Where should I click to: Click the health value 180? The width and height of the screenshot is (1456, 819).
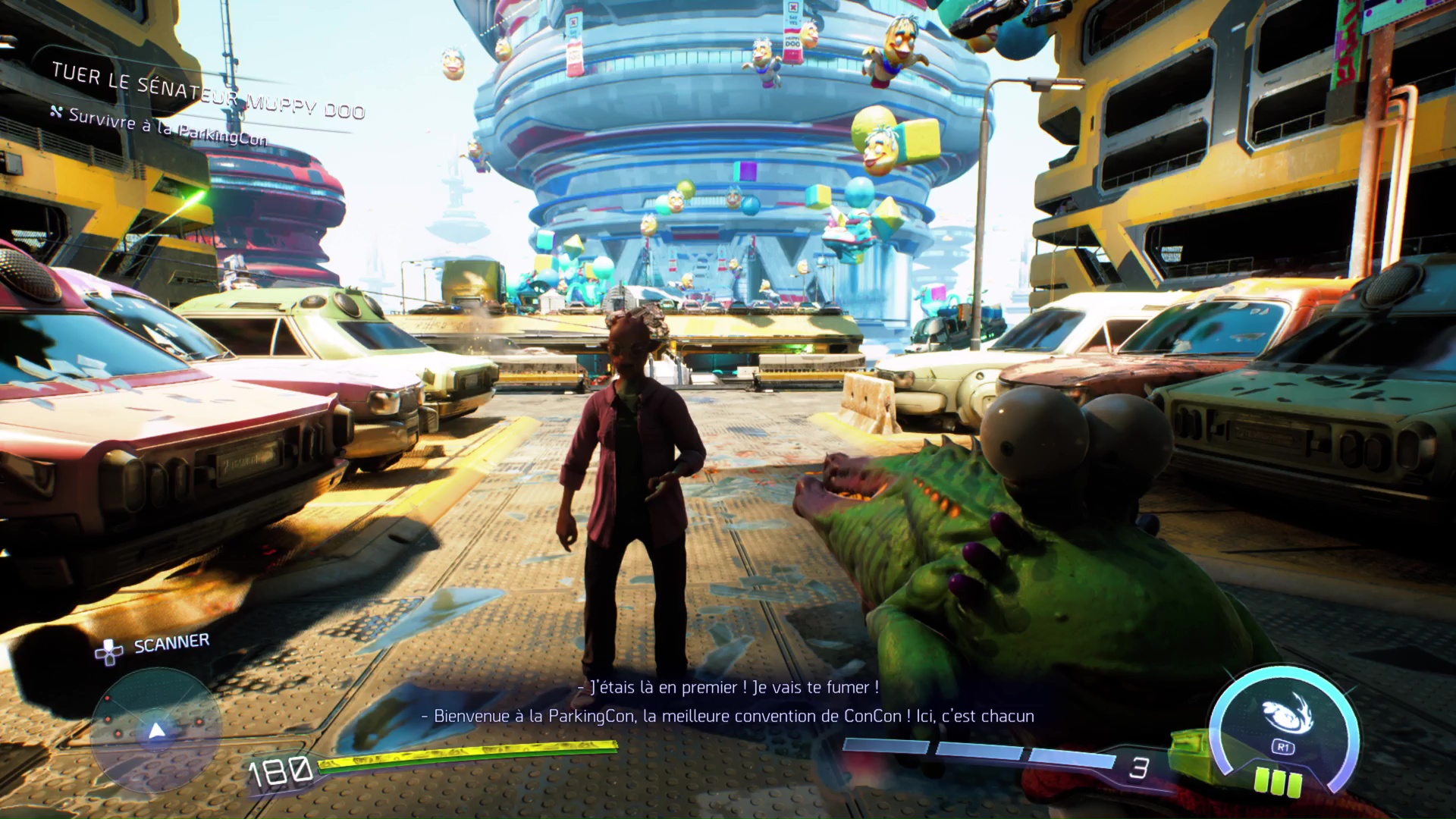[279, 770]
